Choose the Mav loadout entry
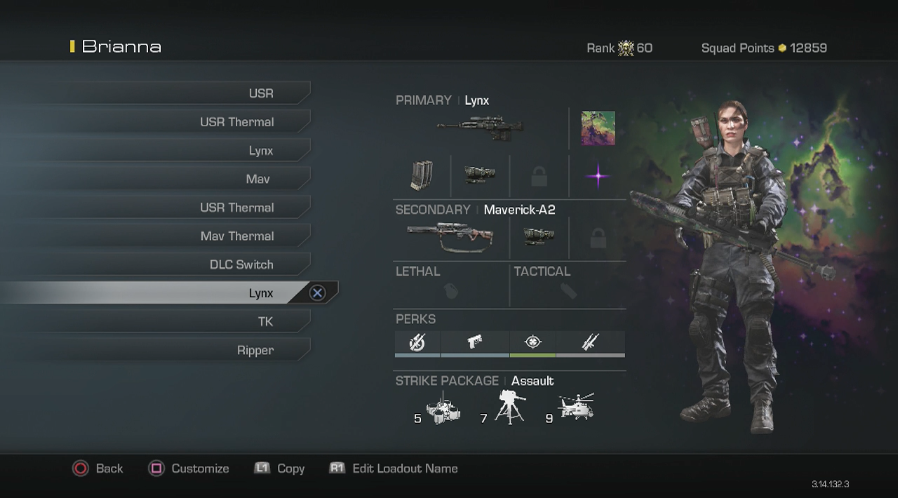This screenshot has height=498, width=898. 259,180
